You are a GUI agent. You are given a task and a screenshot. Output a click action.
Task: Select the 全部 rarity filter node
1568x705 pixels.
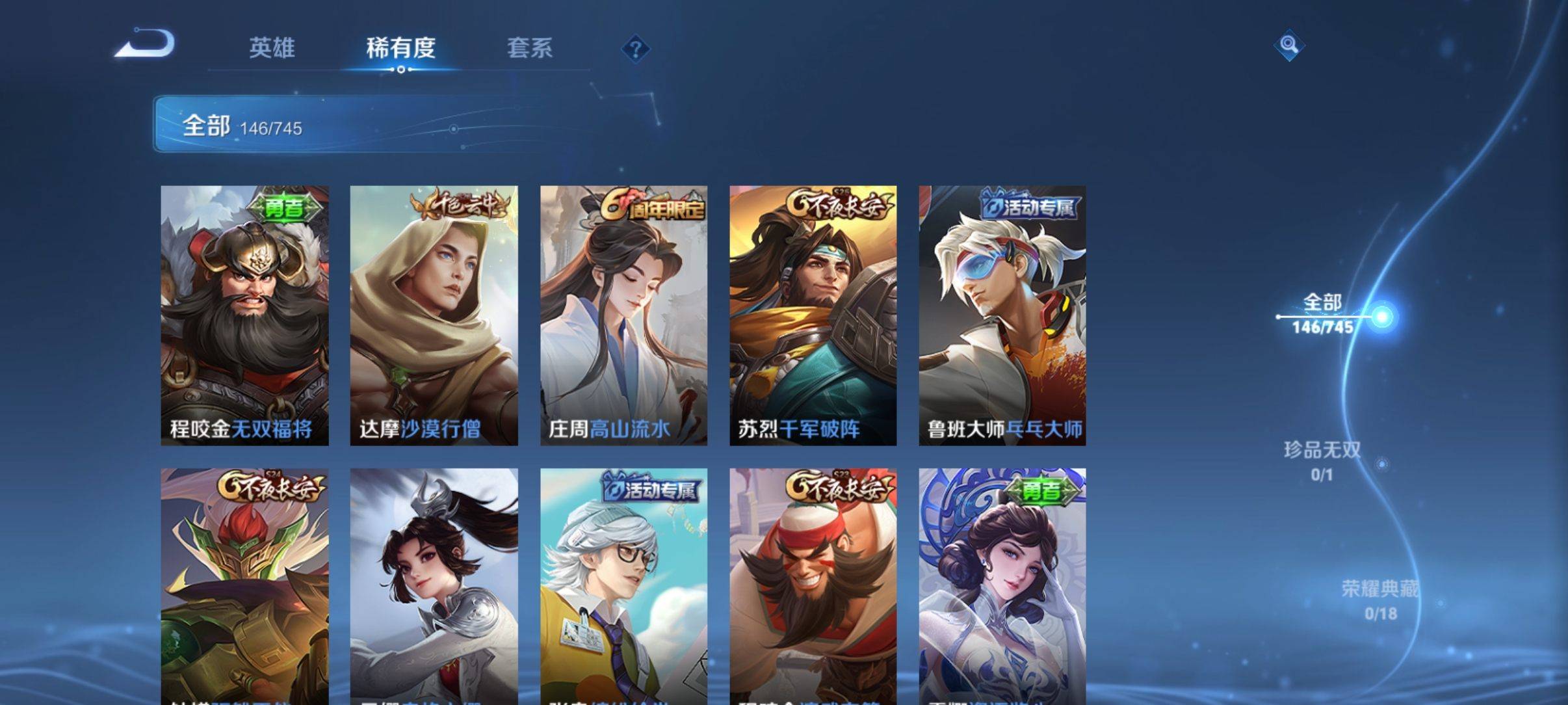pos(1322,313)
